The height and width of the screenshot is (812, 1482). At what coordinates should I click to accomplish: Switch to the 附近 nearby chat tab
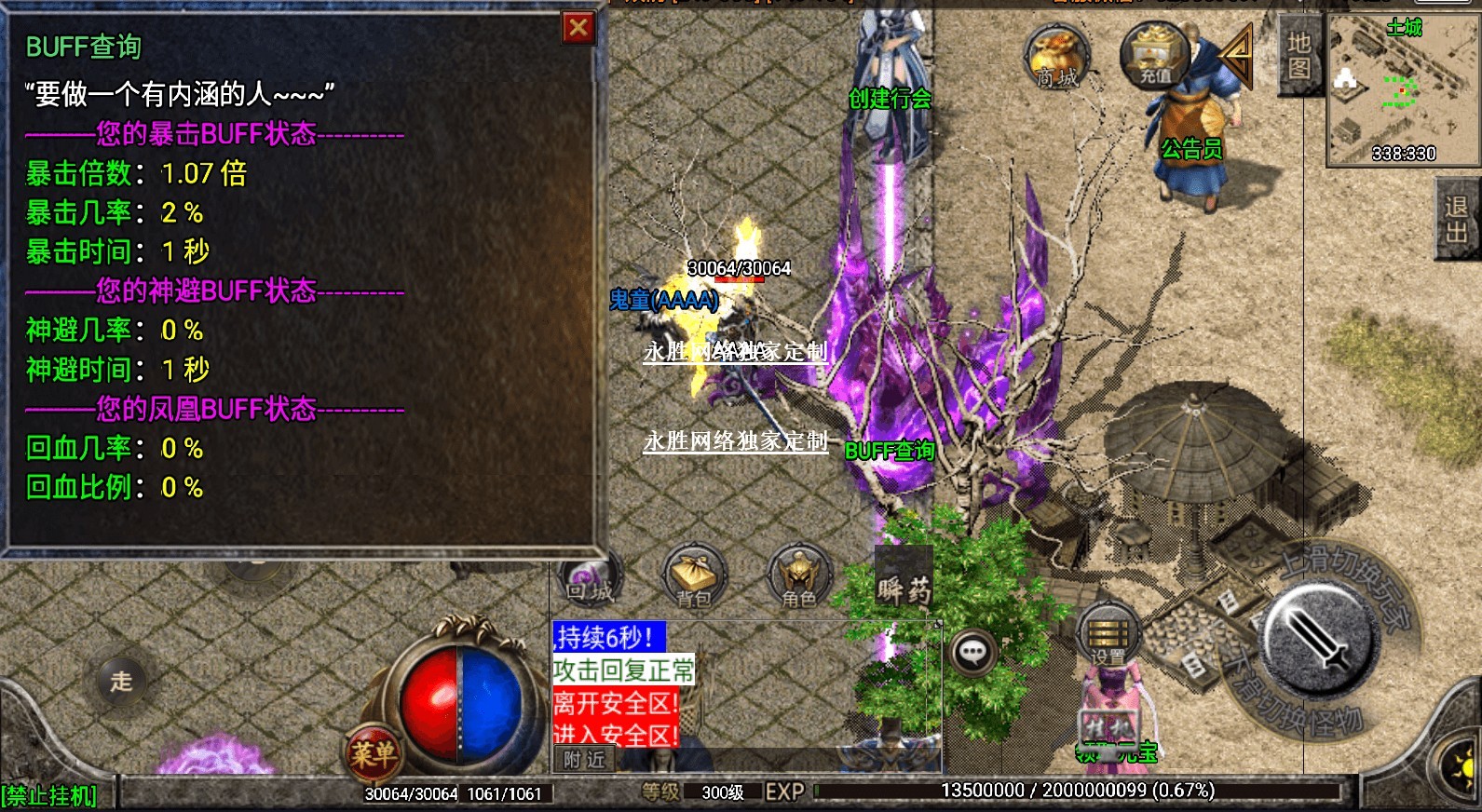[584, 760]
